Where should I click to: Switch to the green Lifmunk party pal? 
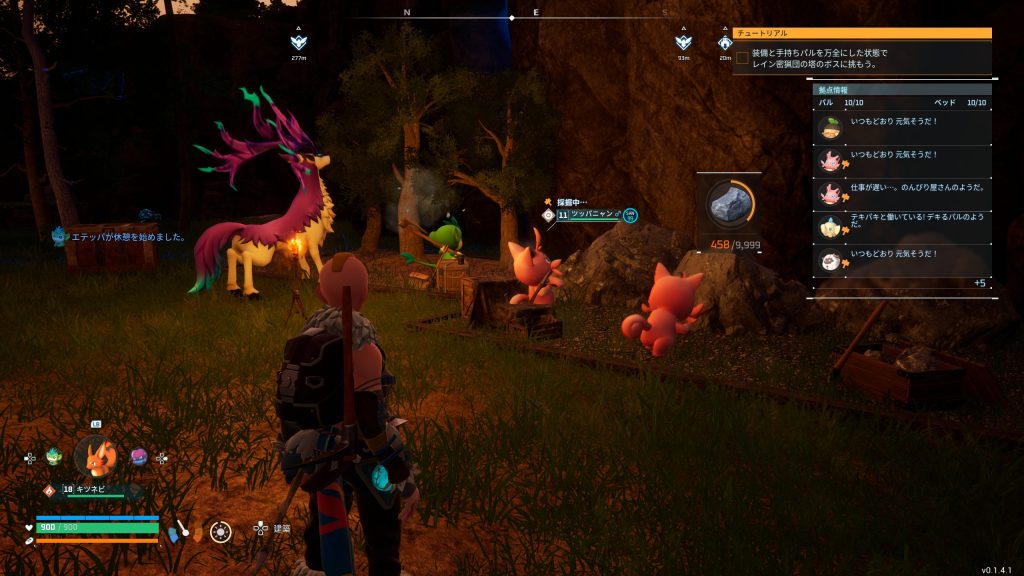tap(53, 457)
